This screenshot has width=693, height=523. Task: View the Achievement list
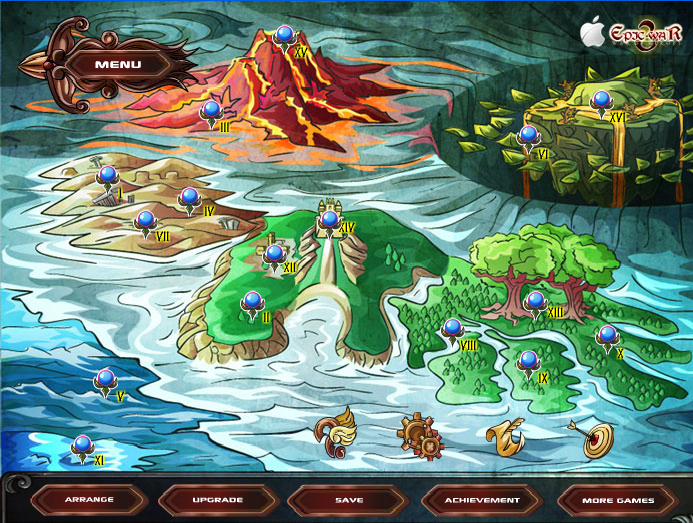pos(483,499)
